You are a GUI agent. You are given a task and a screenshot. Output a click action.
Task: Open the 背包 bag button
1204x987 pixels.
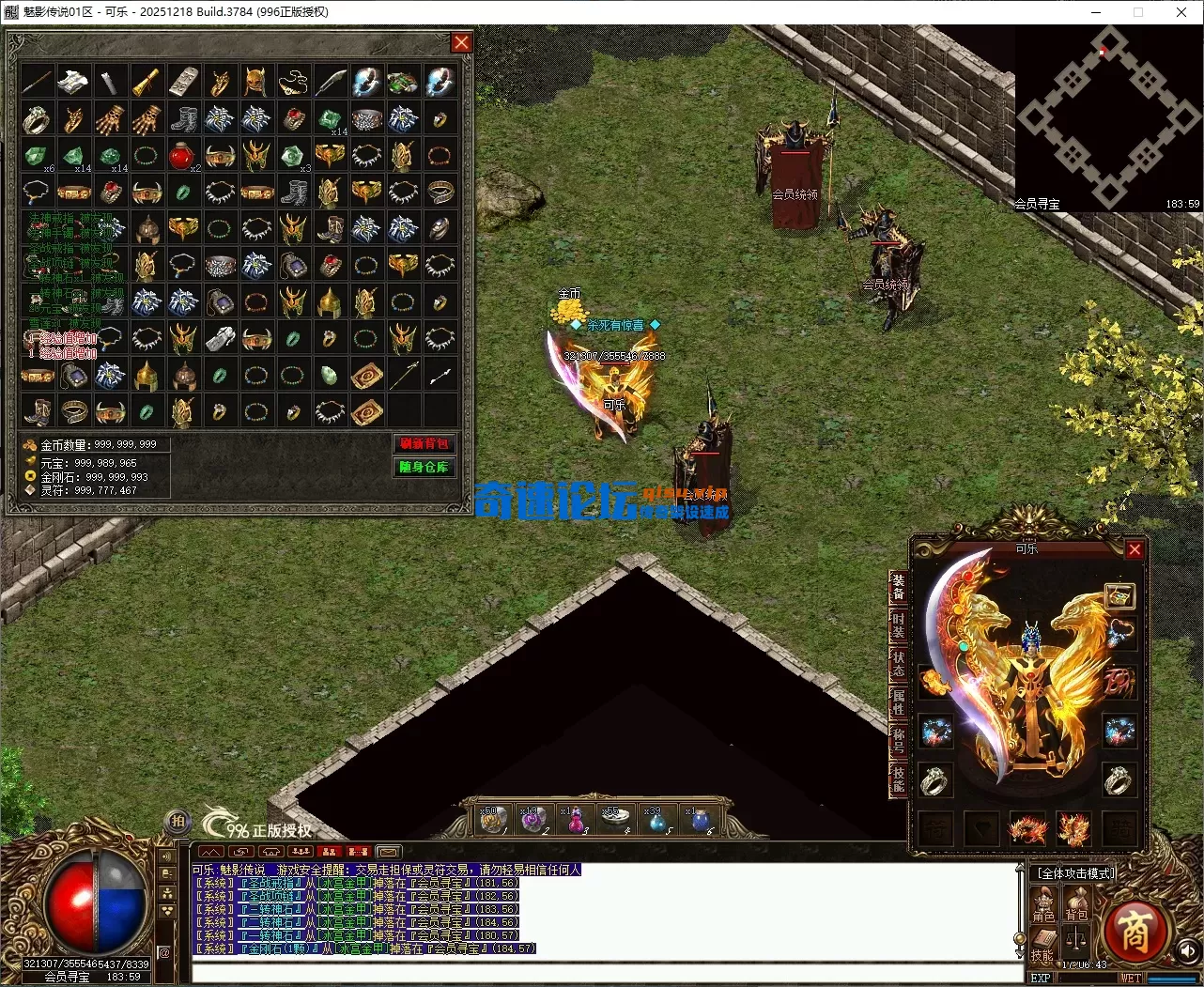(1076, 905)
